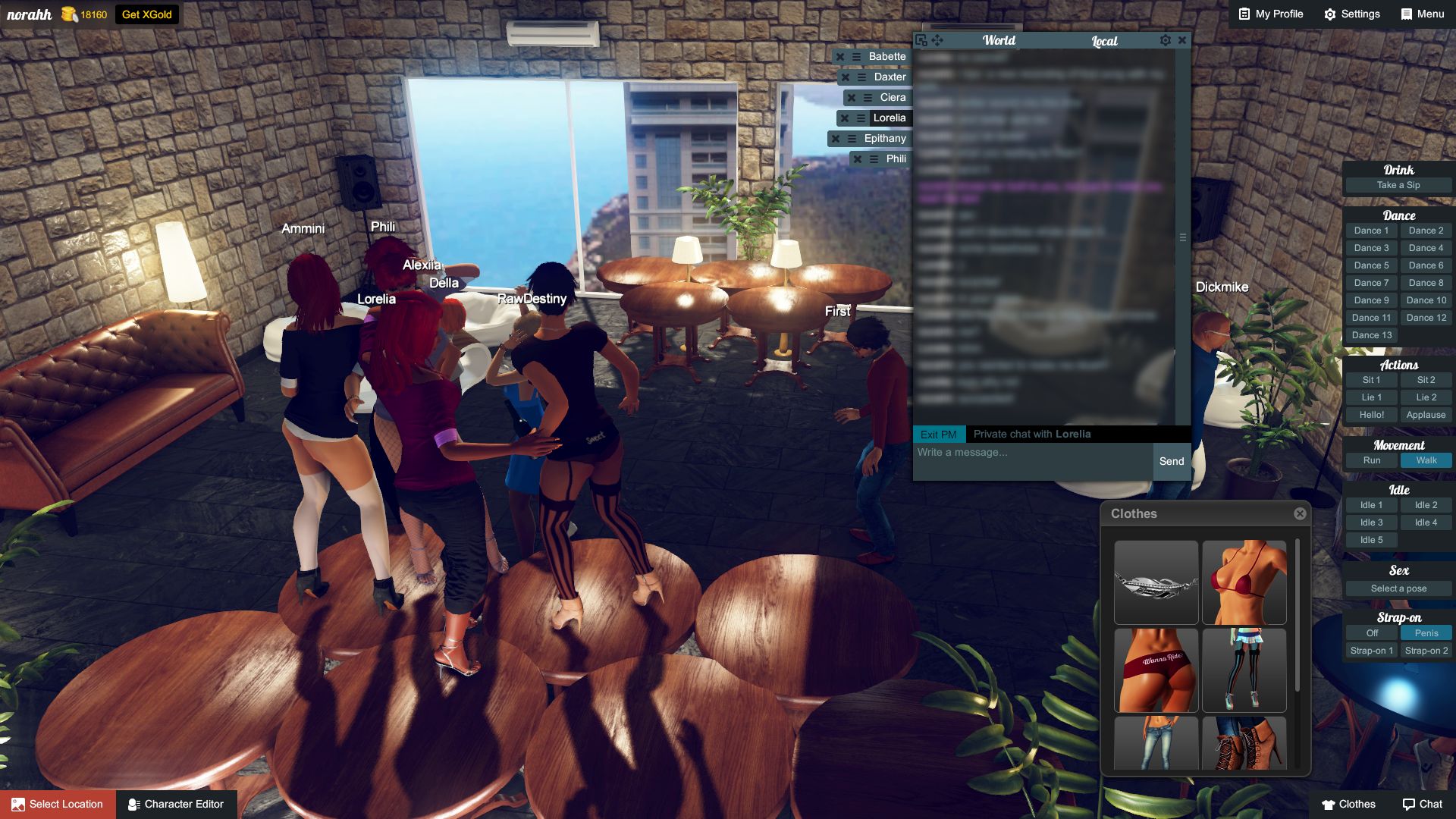Image resolution: width=1456 pixels, height=819 pixels.
Task: Exit the private message with Lorelia
Action: tap(939, 435)
